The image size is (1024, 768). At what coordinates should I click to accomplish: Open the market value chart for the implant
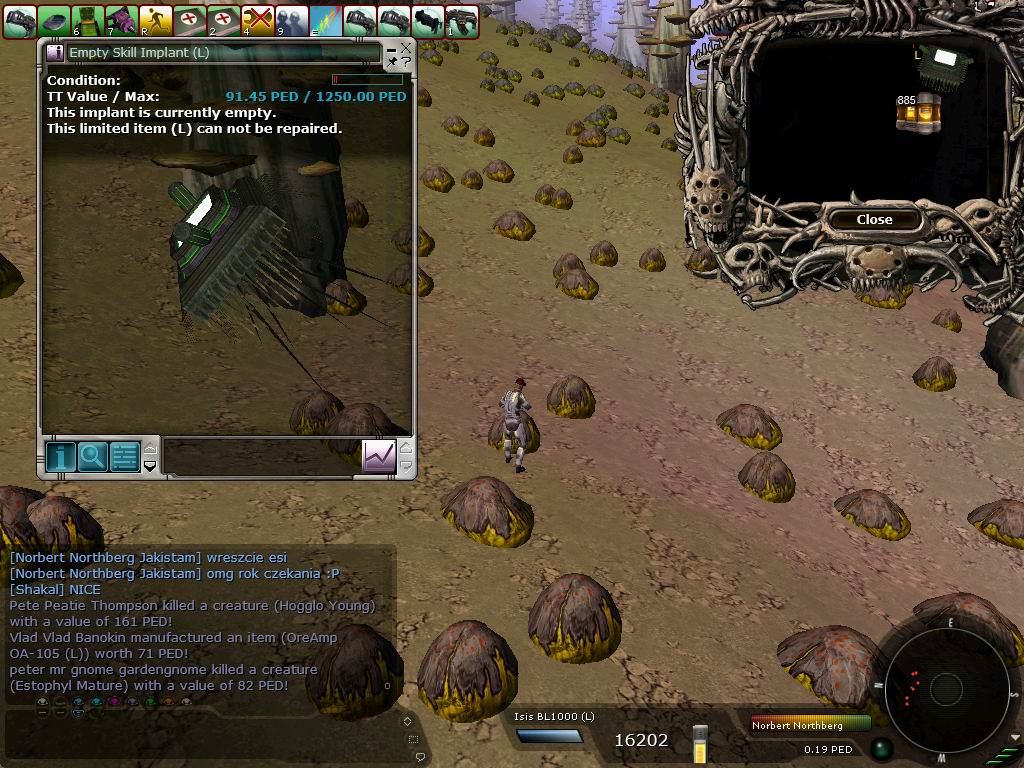click(379, 456)
